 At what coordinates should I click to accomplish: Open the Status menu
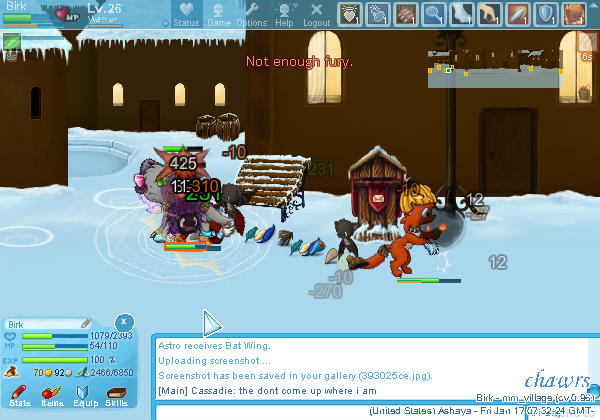tap(186, 15)
